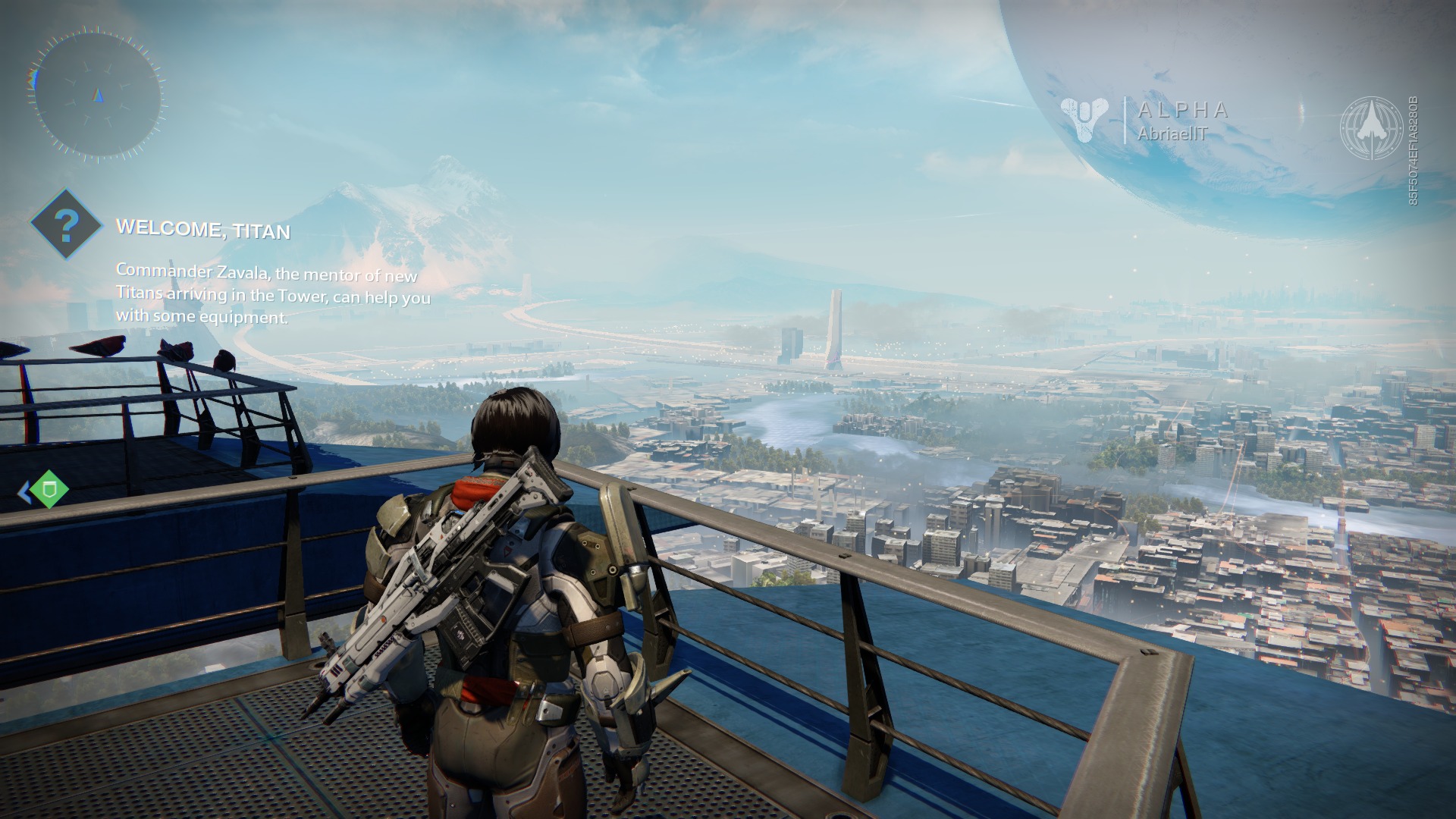Open the question mark hint icon
This screenshot has height=819, width=1456.
67,224
